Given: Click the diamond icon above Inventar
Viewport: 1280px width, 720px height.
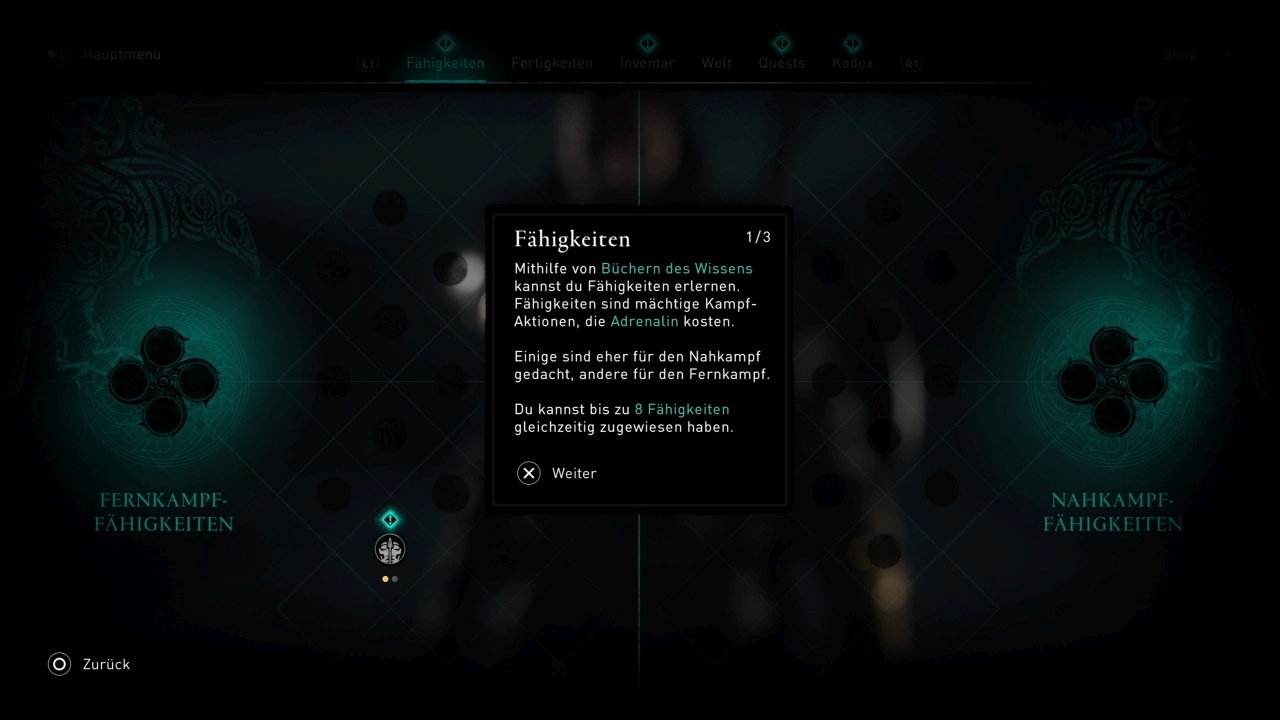Looking at the screenshot, I should coord(647,44).
